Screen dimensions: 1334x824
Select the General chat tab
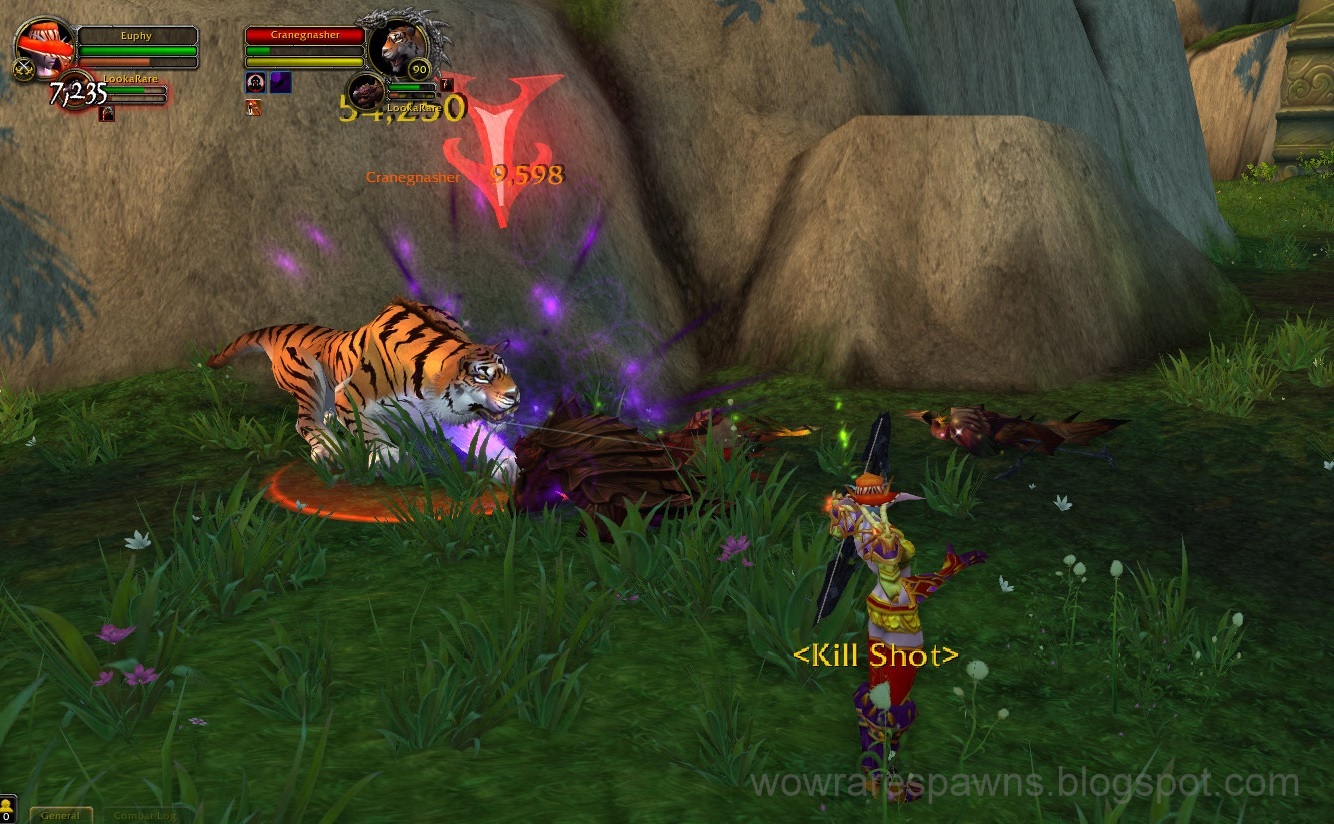point(60,815)
